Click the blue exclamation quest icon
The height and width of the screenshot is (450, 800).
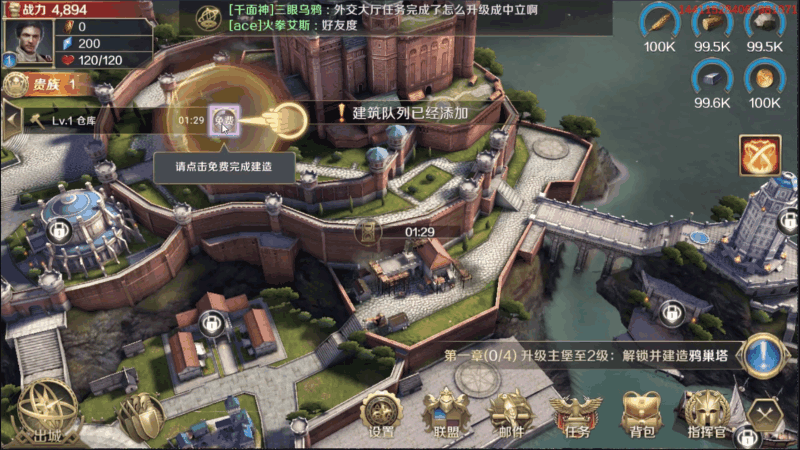click(763, 357)
